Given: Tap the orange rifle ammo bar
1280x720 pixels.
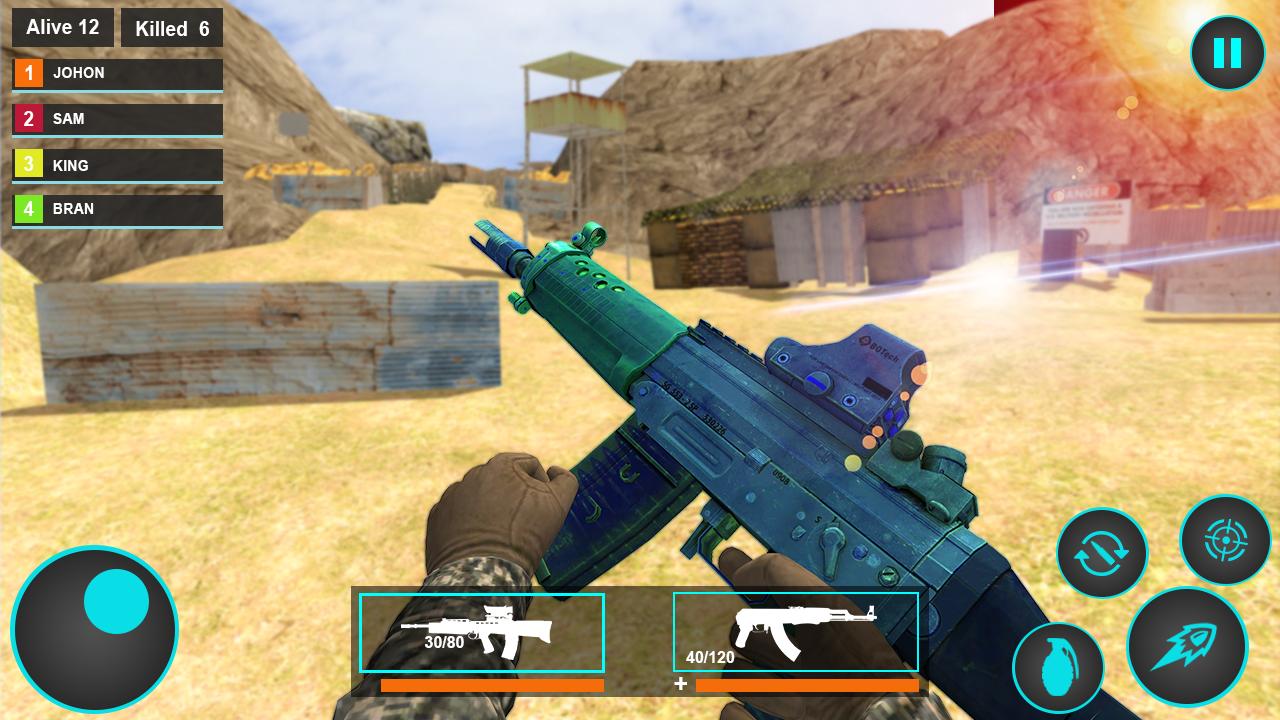Looking at the screenshot, I should pos(493,685).
